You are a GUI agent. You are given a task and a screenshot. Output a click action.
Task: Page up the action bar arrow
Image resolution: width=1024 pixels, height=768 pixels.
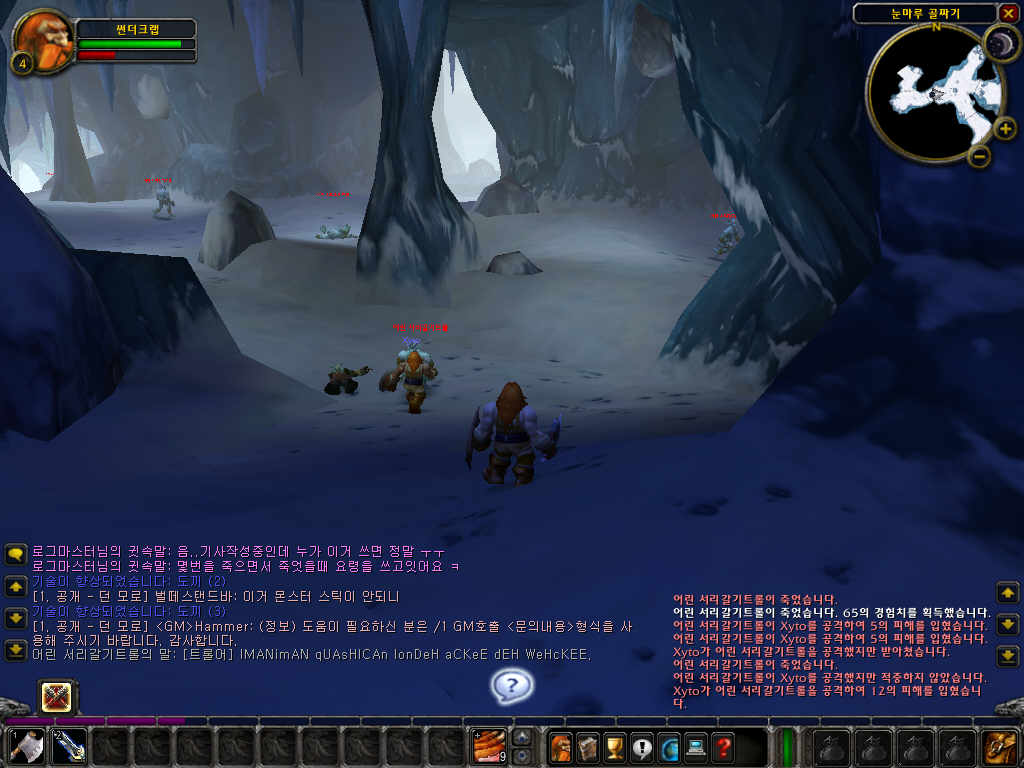click(522, 738)
